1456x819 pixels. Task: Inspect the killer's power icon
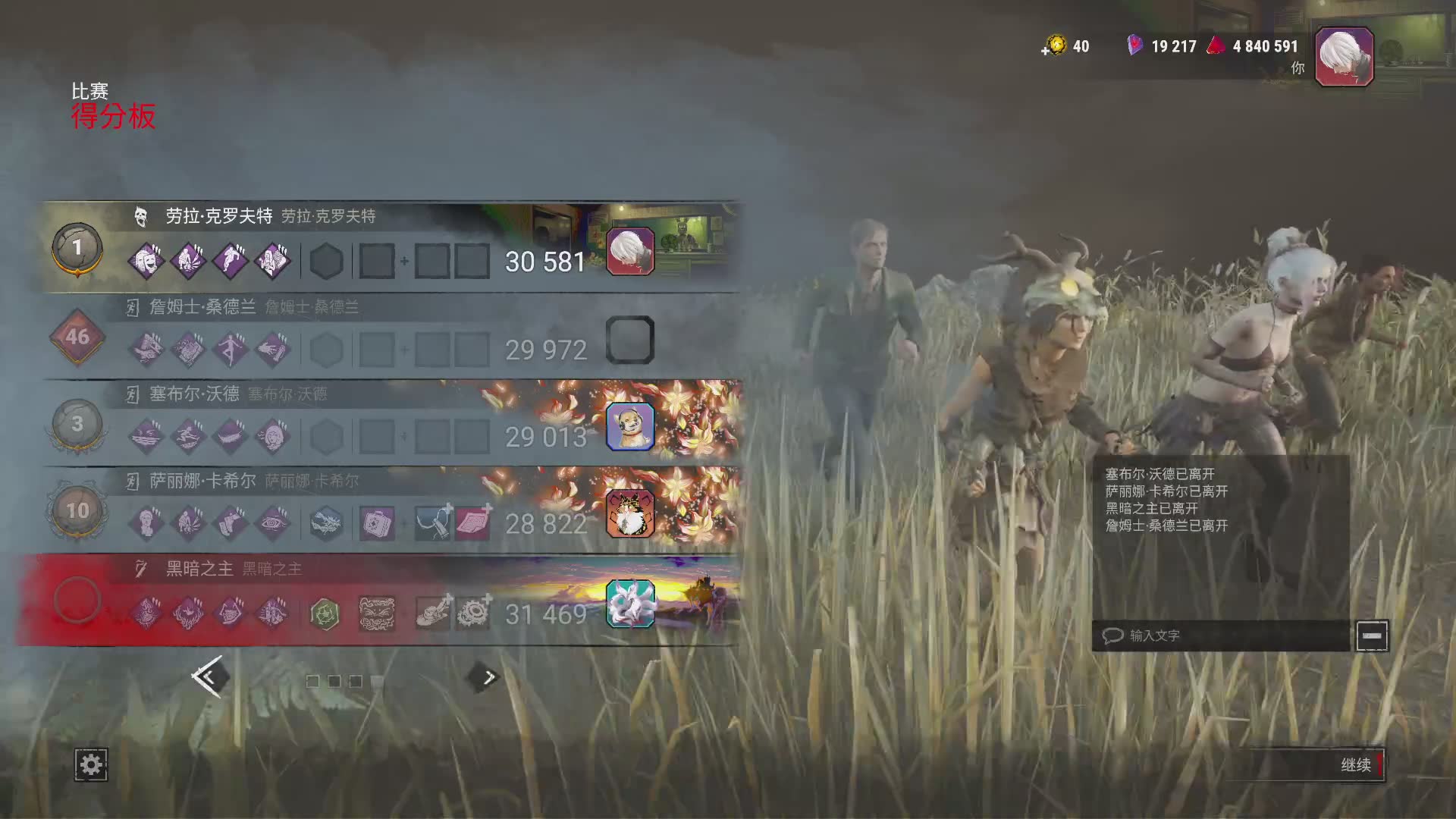click(377, 613)
